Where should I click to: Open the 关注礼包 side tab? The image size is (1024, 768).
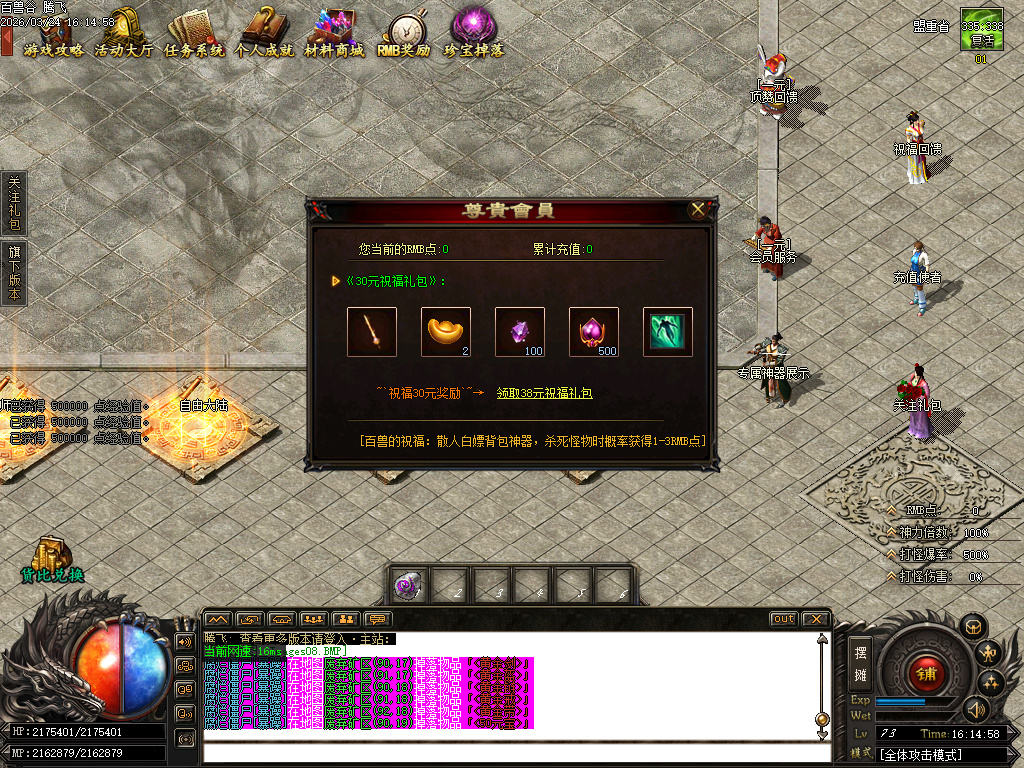(x=14, y=203)
